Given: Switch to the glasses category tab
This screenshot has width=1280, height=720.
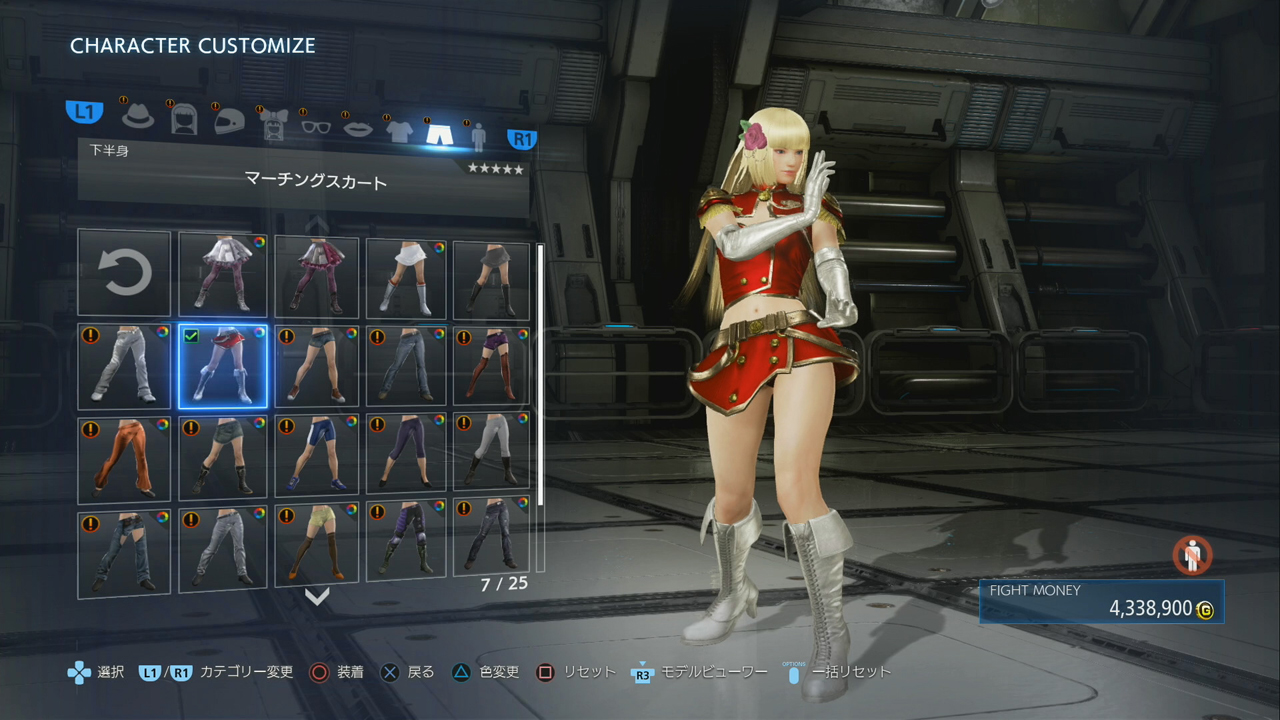Looking at the screenshot, I should (316, 125).
